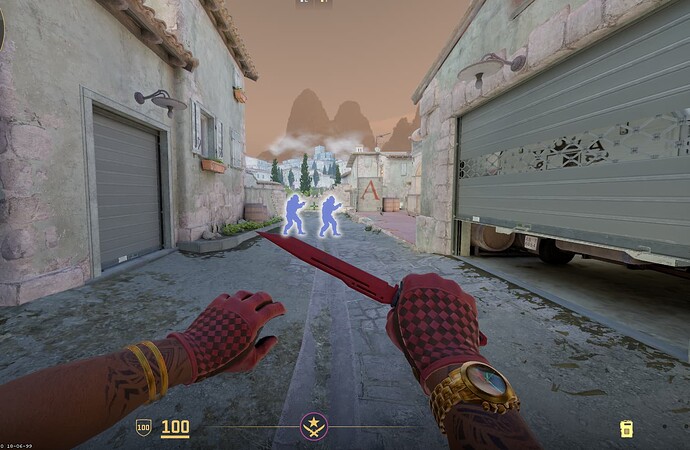The image size is (690, 450).
Task: Click the armor shield icon
Action: (x=143, y=427)
